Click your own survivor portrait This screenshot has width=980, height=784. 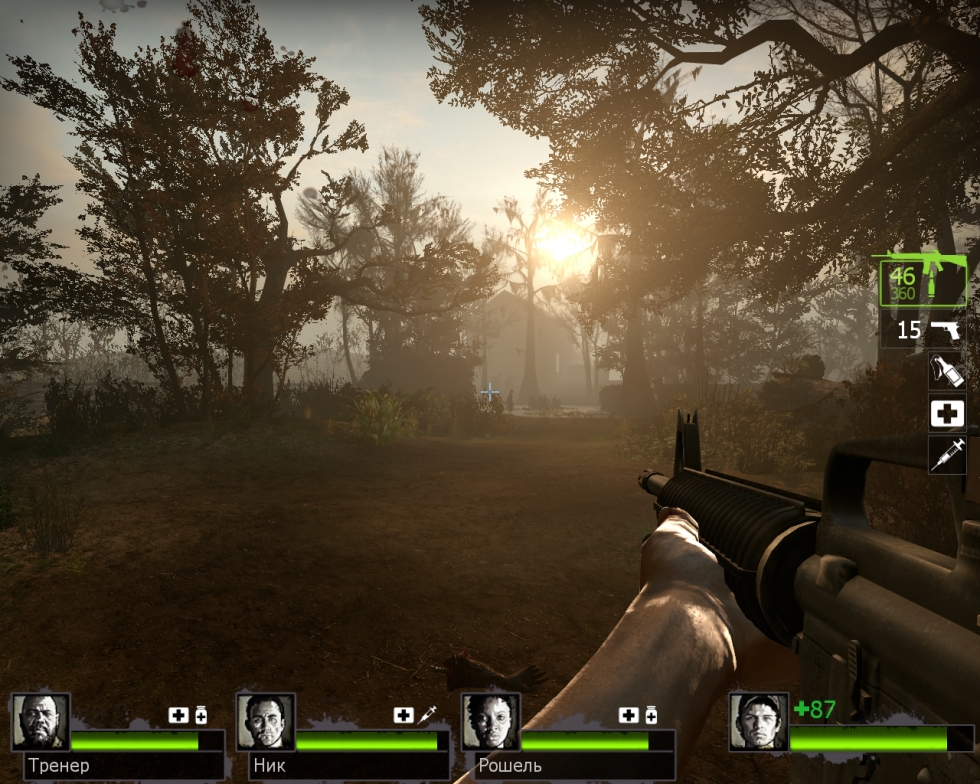coord(758,722)
